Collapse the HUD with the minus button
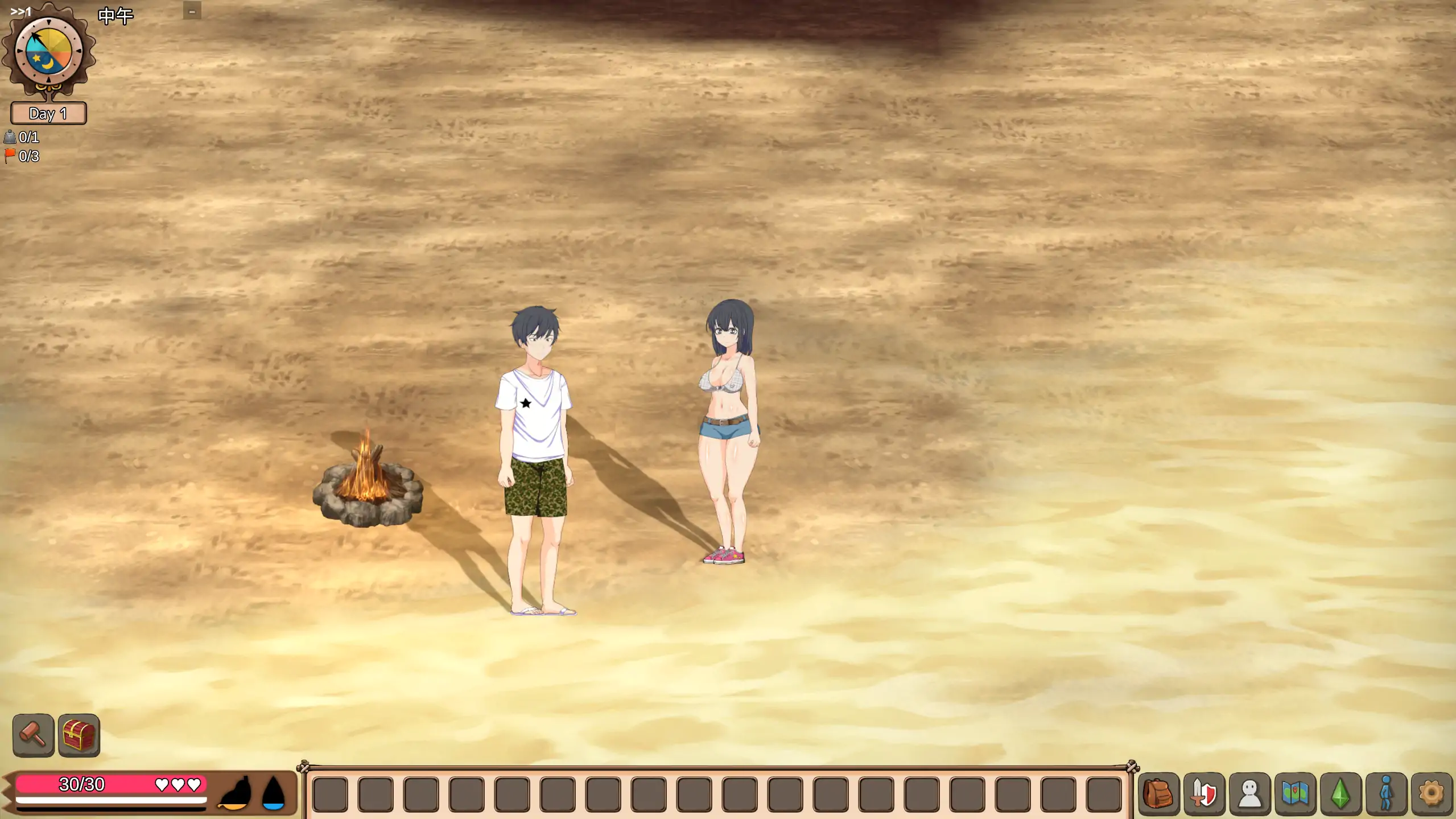1456x819 pixels. [192, 10]
